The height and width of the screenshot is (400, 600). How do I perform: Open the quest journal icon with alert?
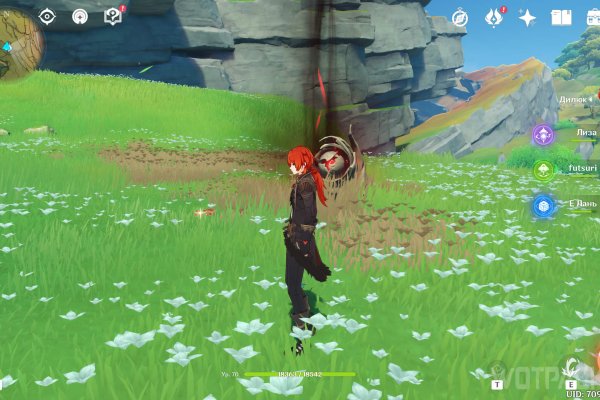click(x=113, y=16)
